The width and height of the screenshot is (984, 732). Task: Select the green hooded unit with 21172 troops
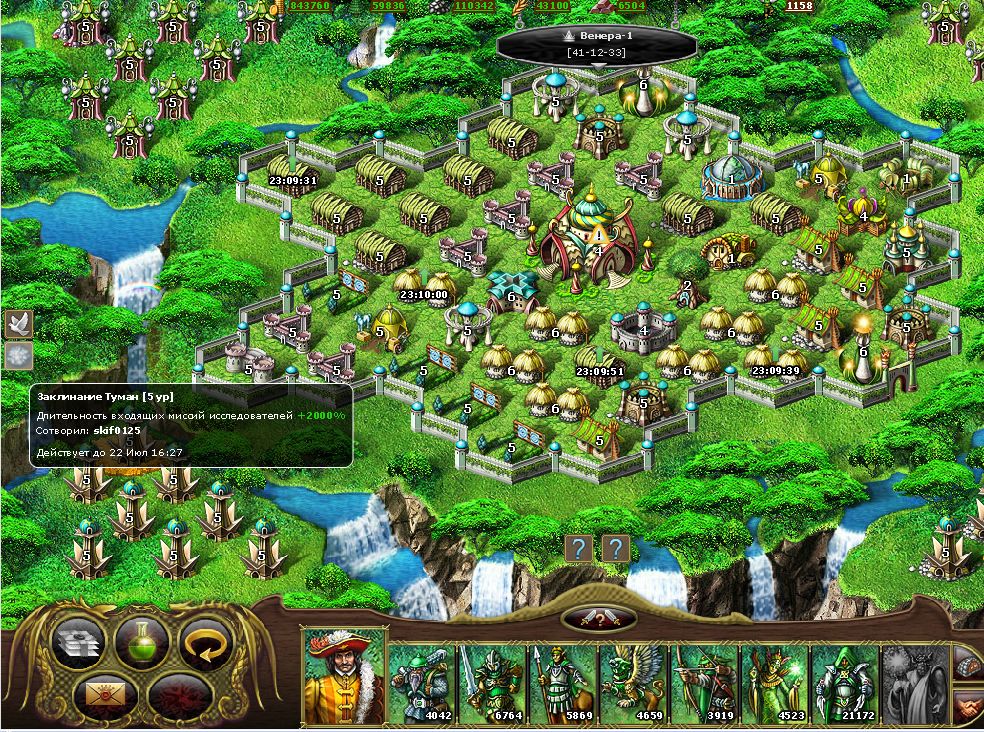click(843, 684)
